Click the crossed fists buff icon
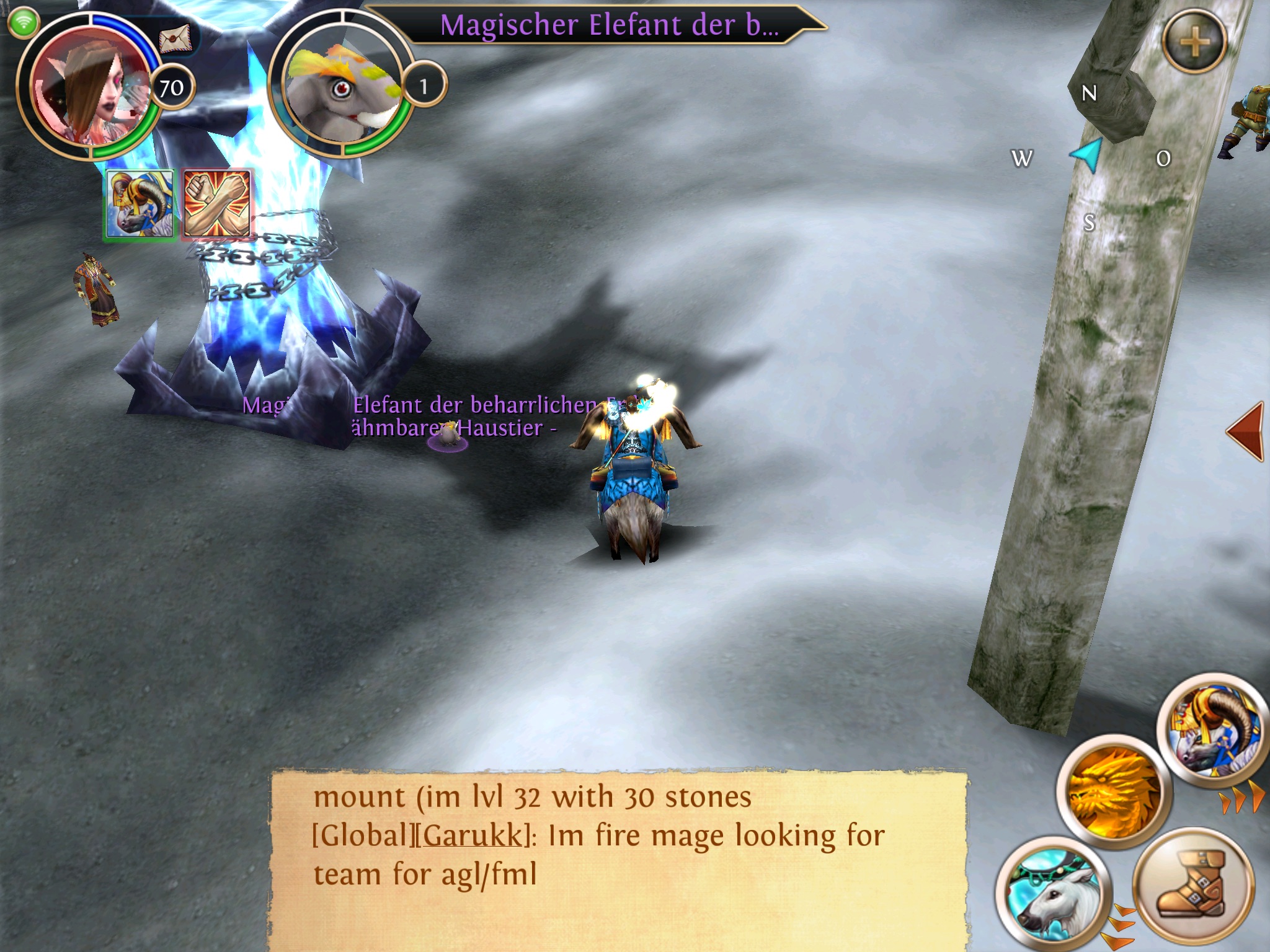The width and height of the screenshot is (1270, 952). coord(217,204)
